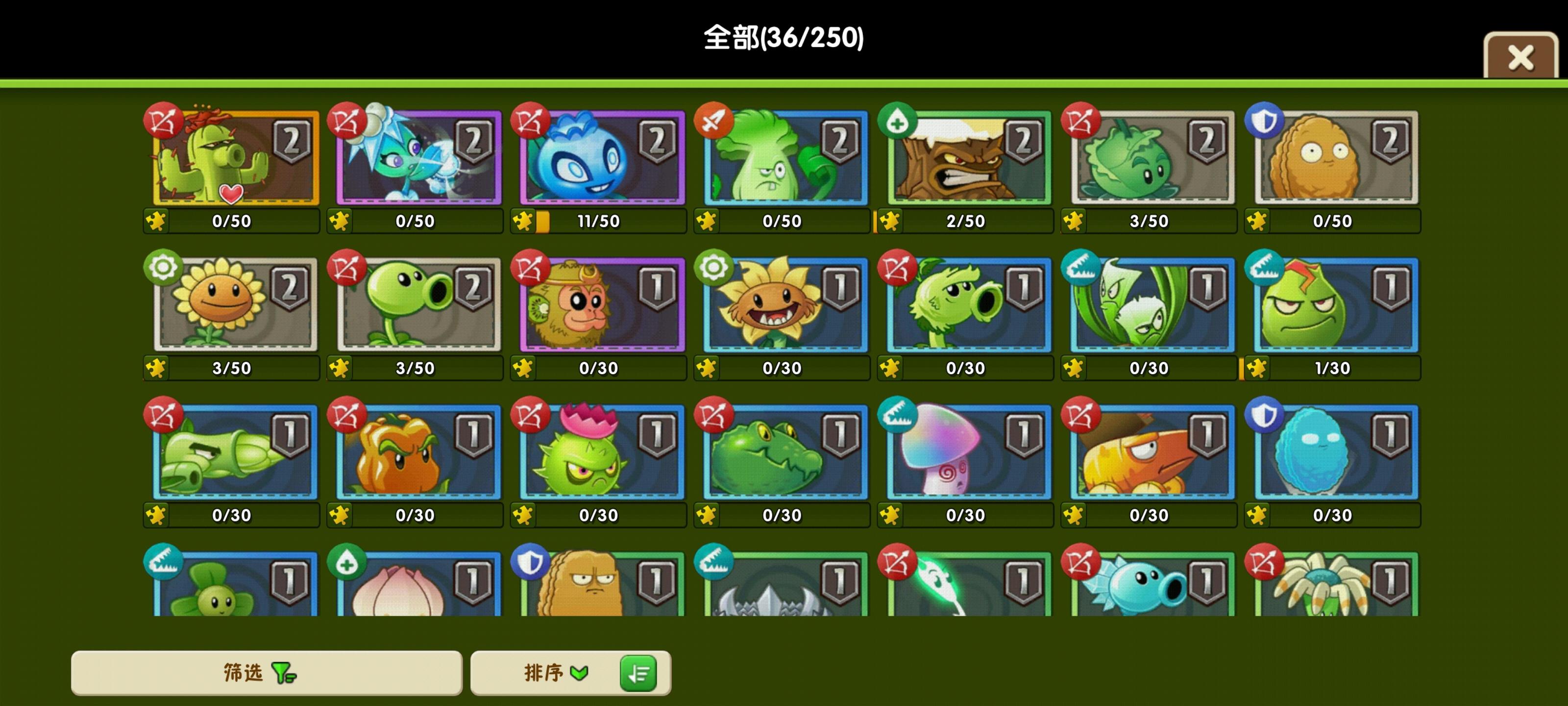Close the collection screen with the X button
The height and width of the screenshot is (706, 1568).
pyautogui.click(x=1519, y=58)
